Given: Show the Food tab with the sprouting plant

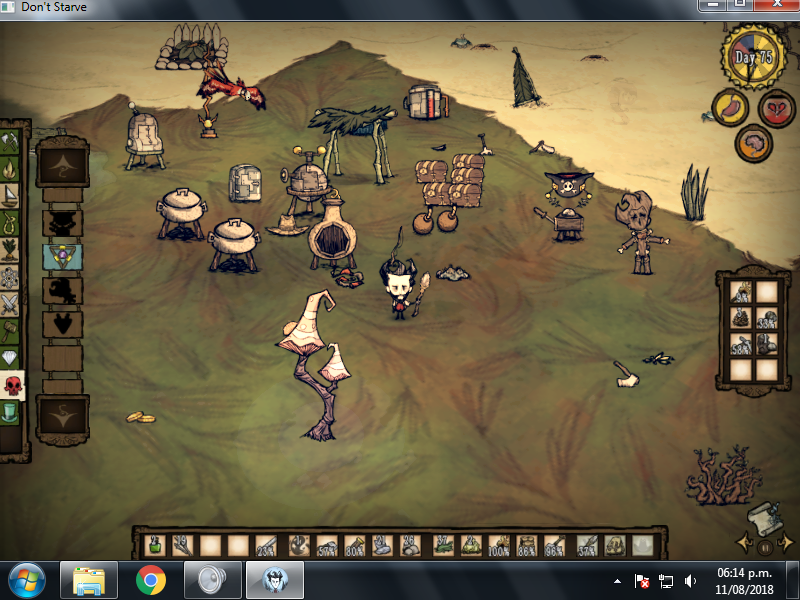Looking at the screenshot, I should click(x=9, y=248).
